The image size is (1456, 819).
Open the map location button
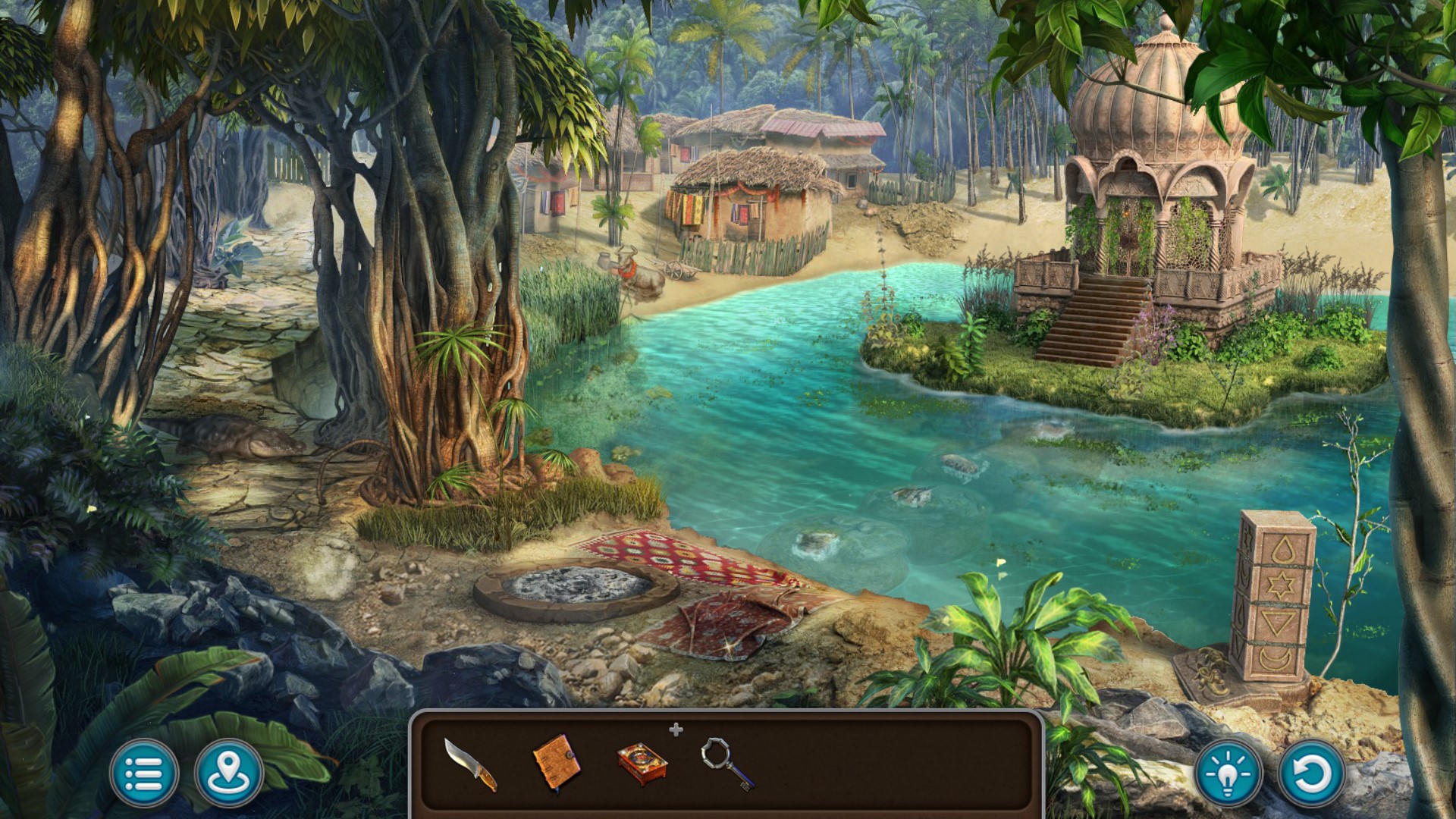pos(229,773)
